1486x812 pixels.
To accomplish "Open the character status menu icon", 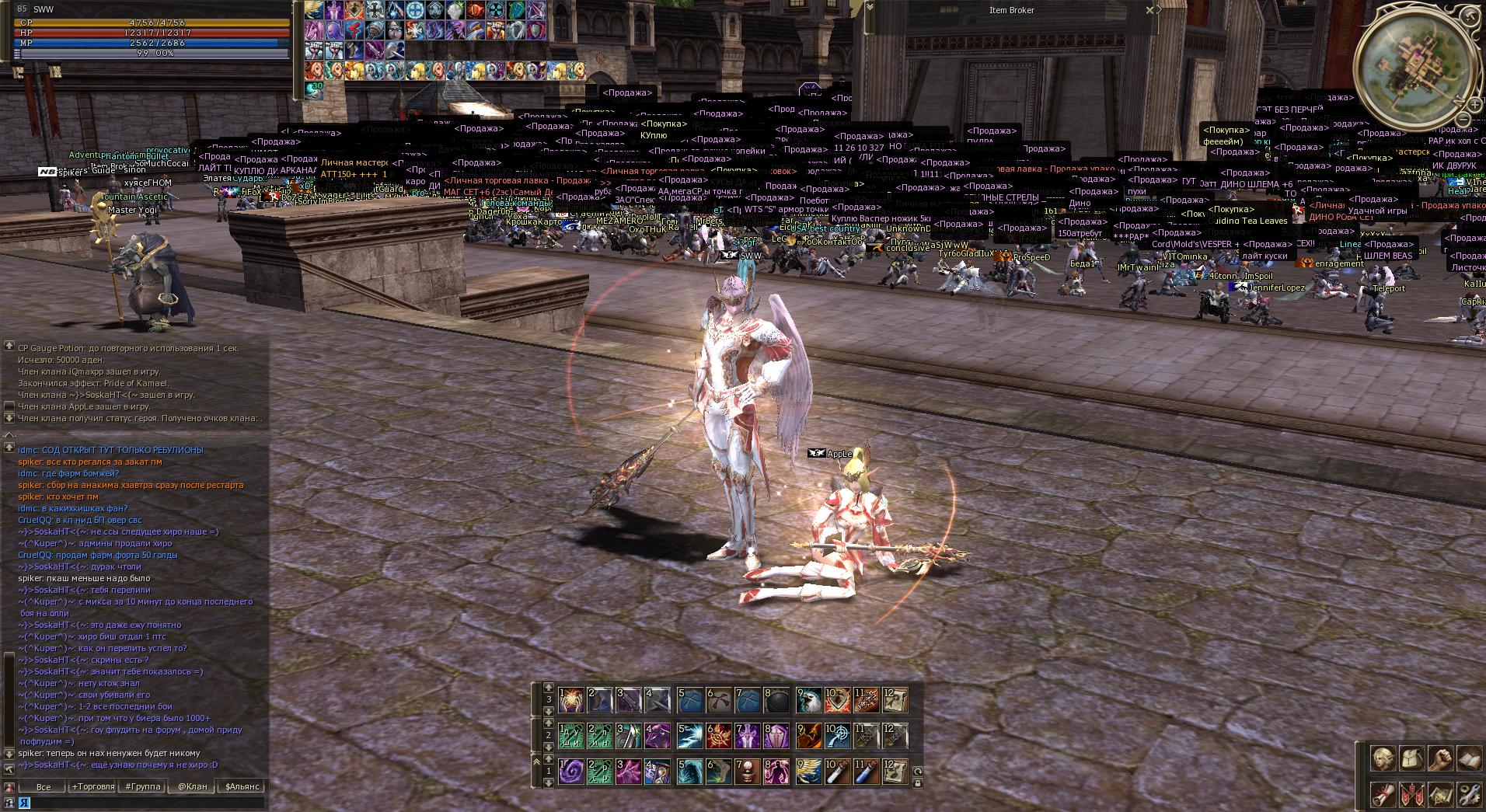I will (x=1383, y=759).
